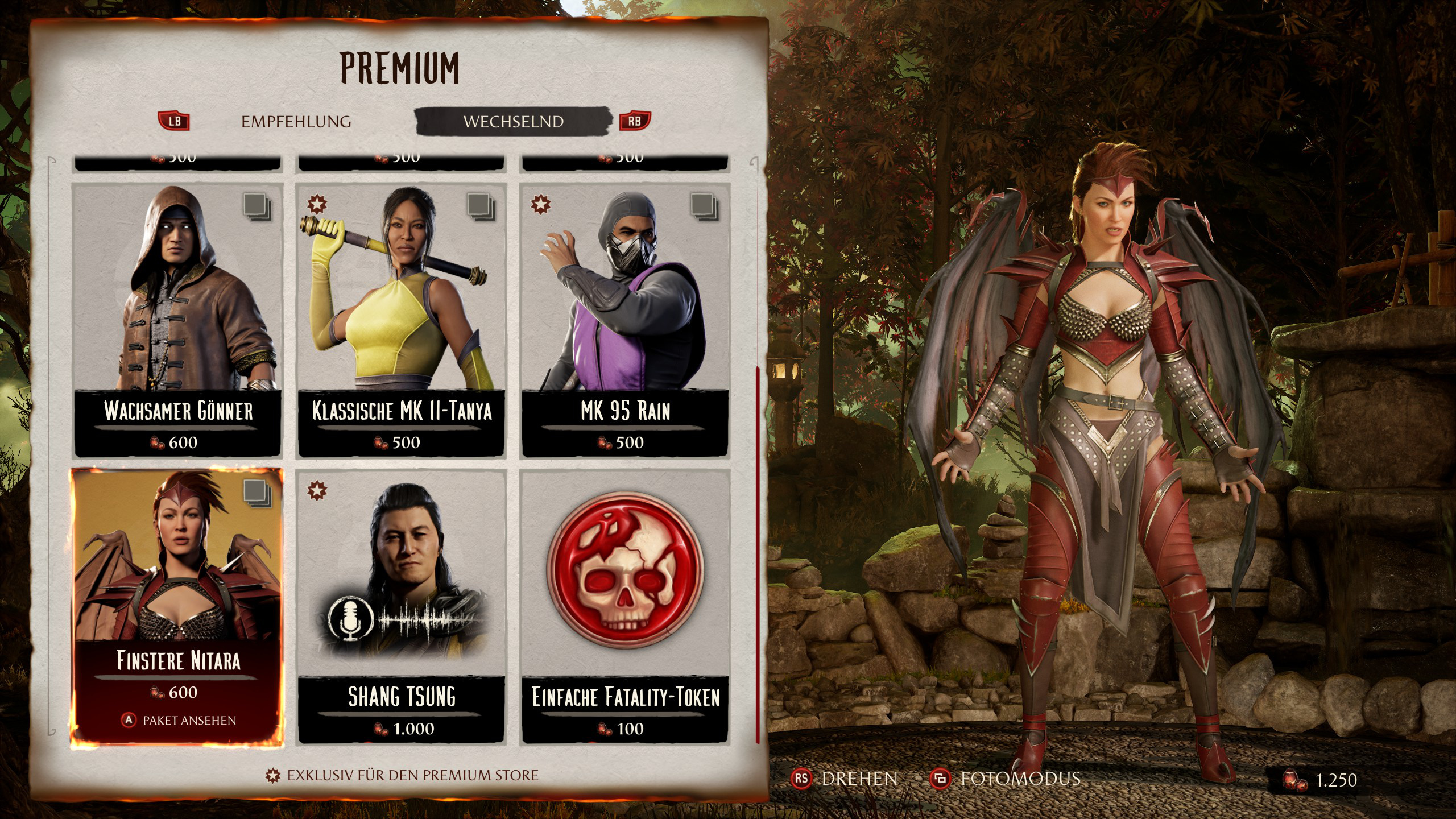Viewport: 1456px width, 819px height.
Task: Select the MK 95 Rain skin card
Action: coord(624,320)
